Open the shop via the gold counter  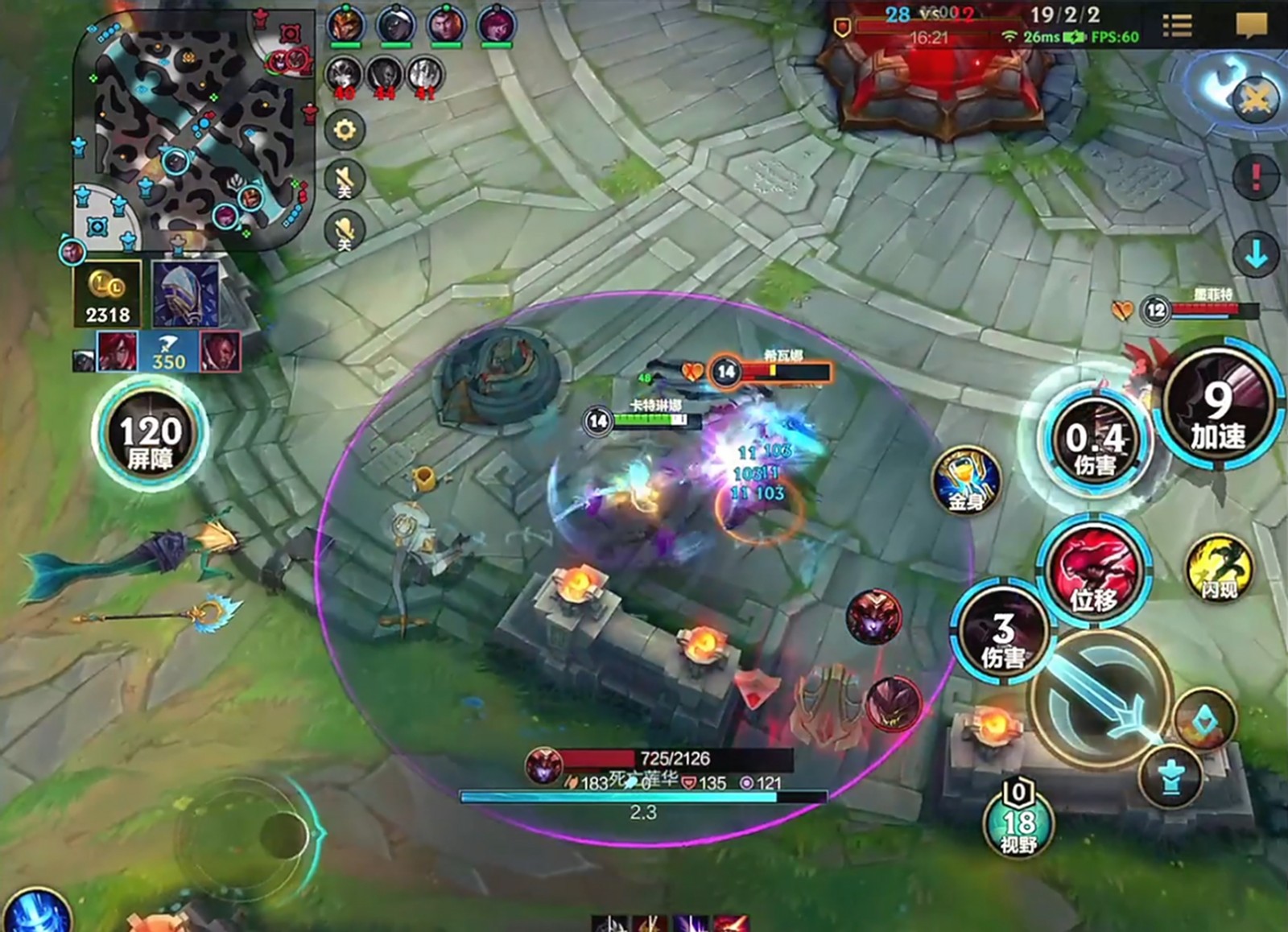click(x=108, y=295)
